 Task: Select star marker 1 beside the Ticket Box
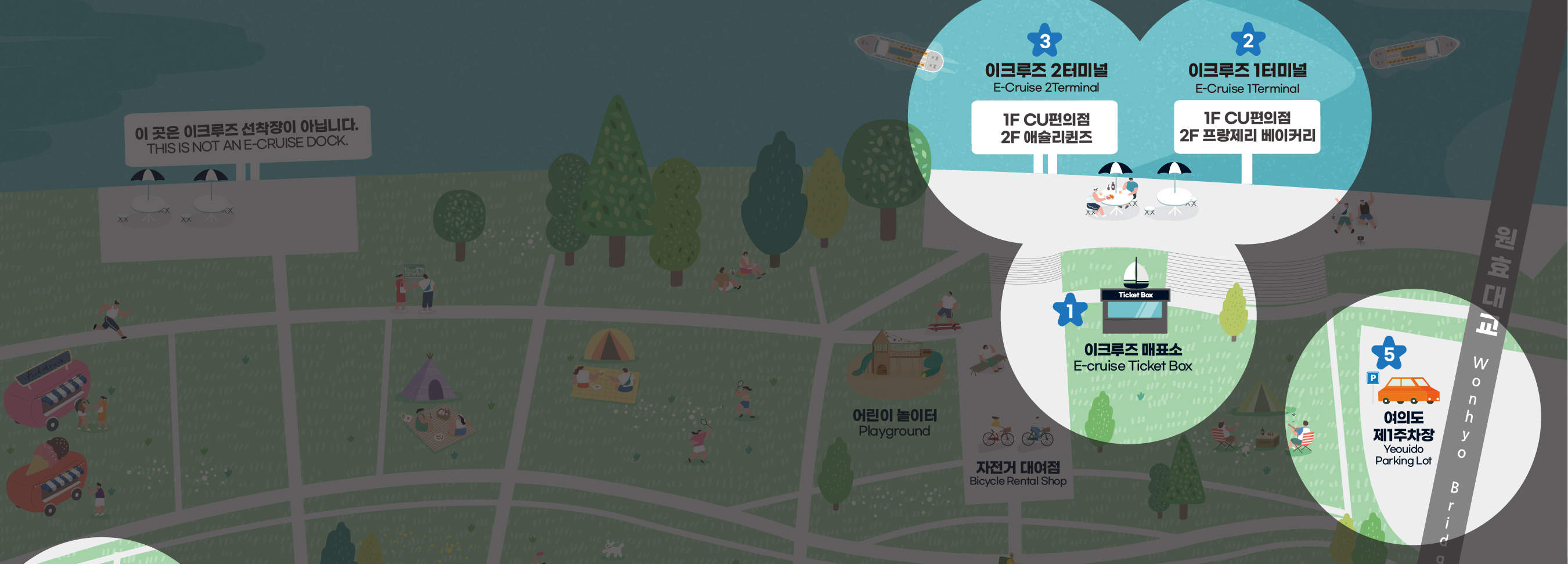pos(1069,311)
